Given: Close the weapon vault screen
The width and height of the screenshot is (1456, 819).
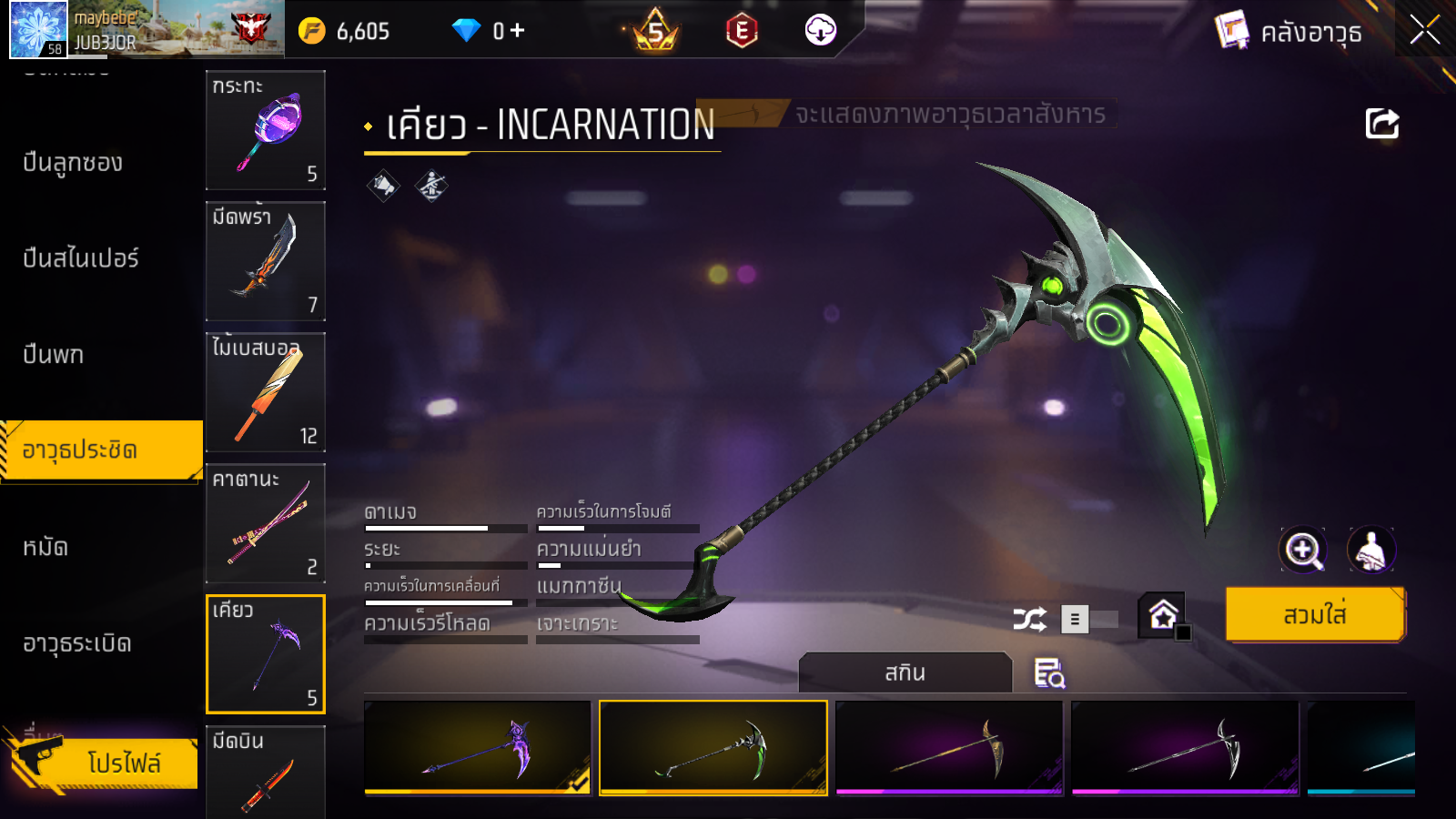Looking at the screenshot, I should [x=1424, y=31].
